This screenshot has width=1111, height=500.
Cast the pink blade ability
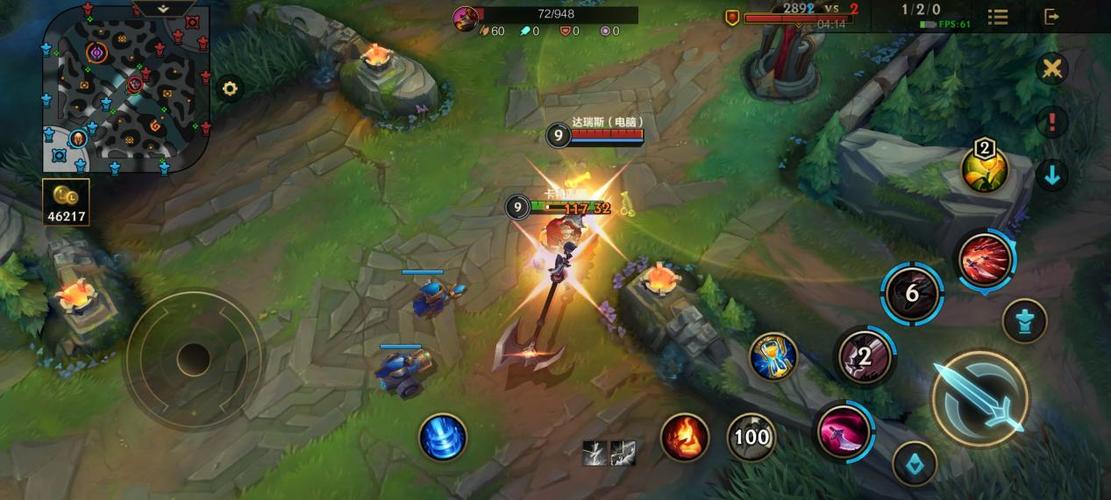[844, 431]
